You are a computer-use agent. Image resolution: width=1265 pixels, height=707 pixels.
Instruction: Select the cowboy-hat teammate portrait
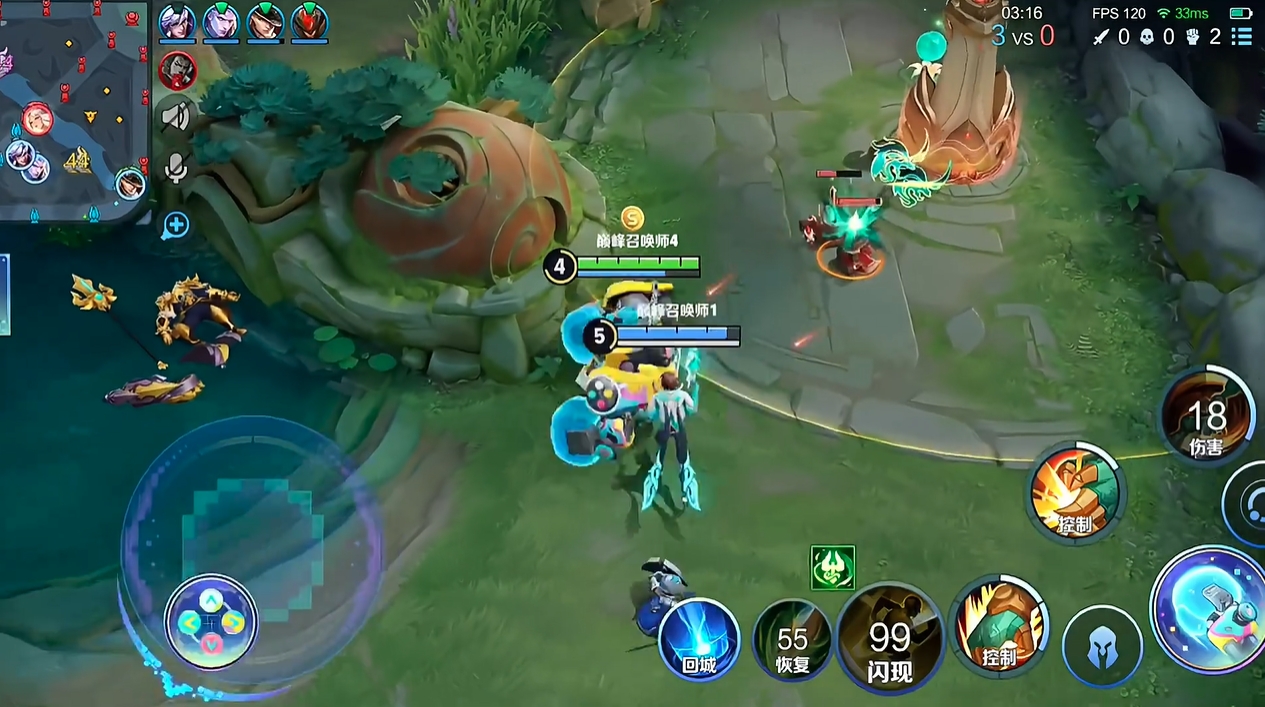[x=265, y=21]
